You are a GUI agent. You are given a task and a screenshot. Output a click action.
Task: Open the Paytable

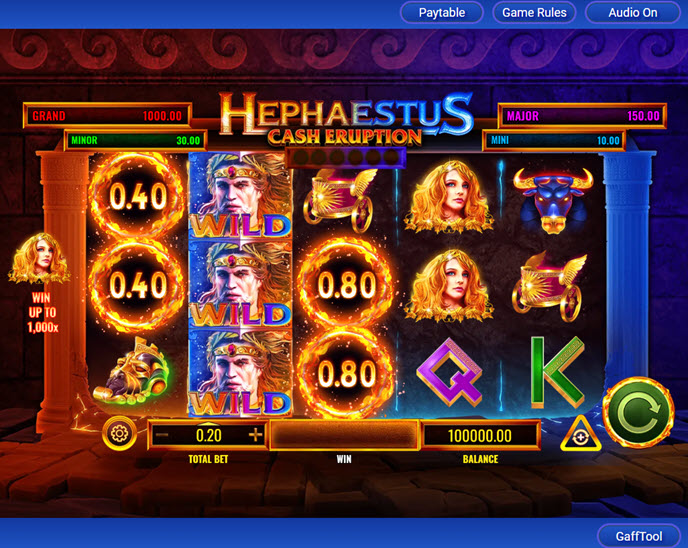pyautogui.click(x=442, y=13)
